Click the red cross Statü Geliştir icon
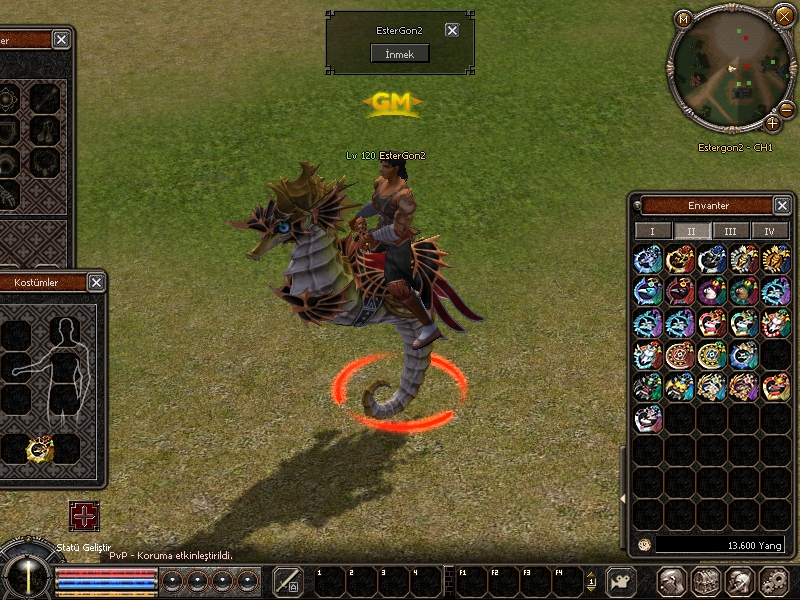Image resolution: width=800 pixels, height=600 pixels. pos(84,516)
